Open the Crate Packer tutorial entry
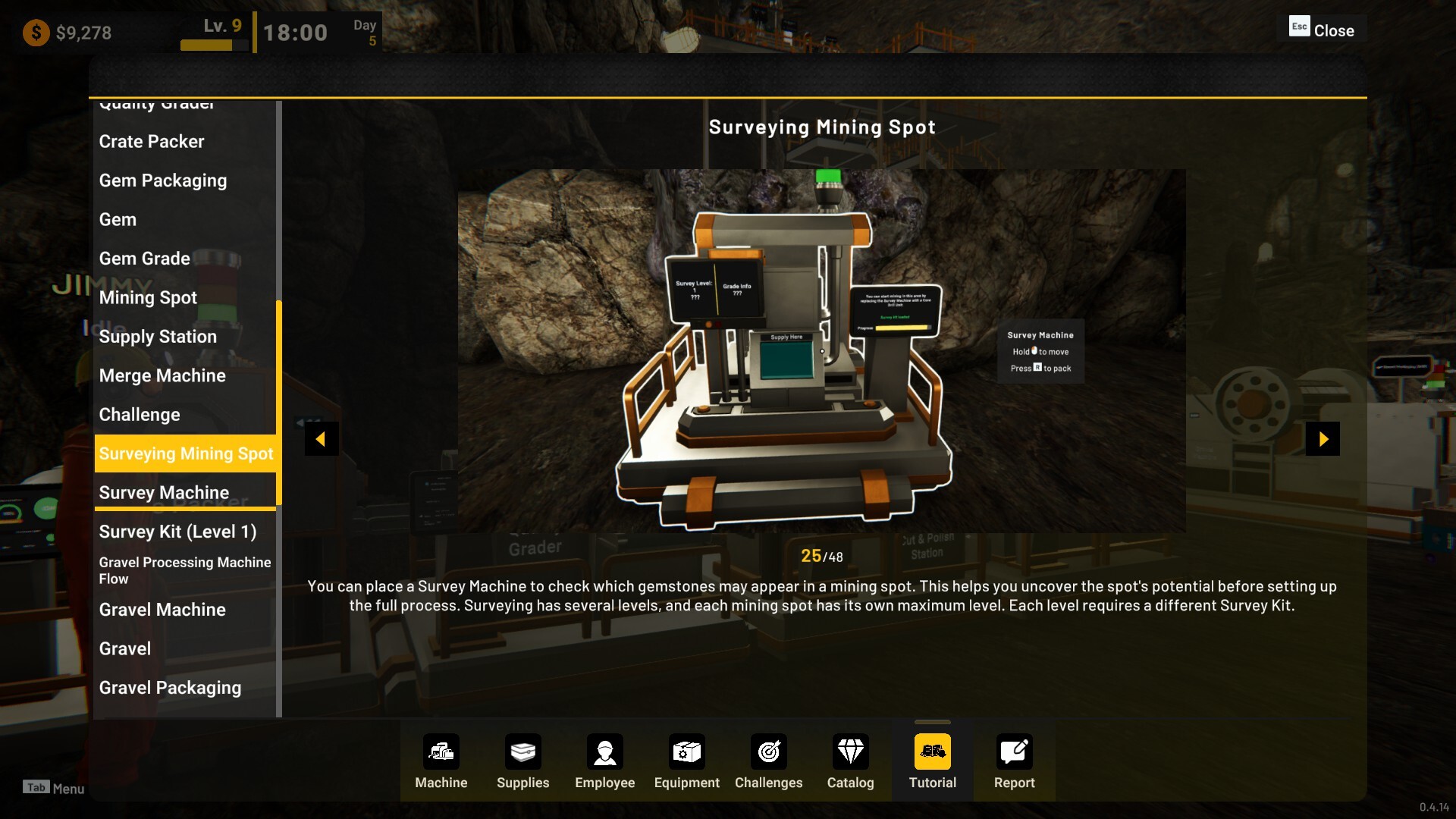This screenshot has height=819, width=1456. 152,142
